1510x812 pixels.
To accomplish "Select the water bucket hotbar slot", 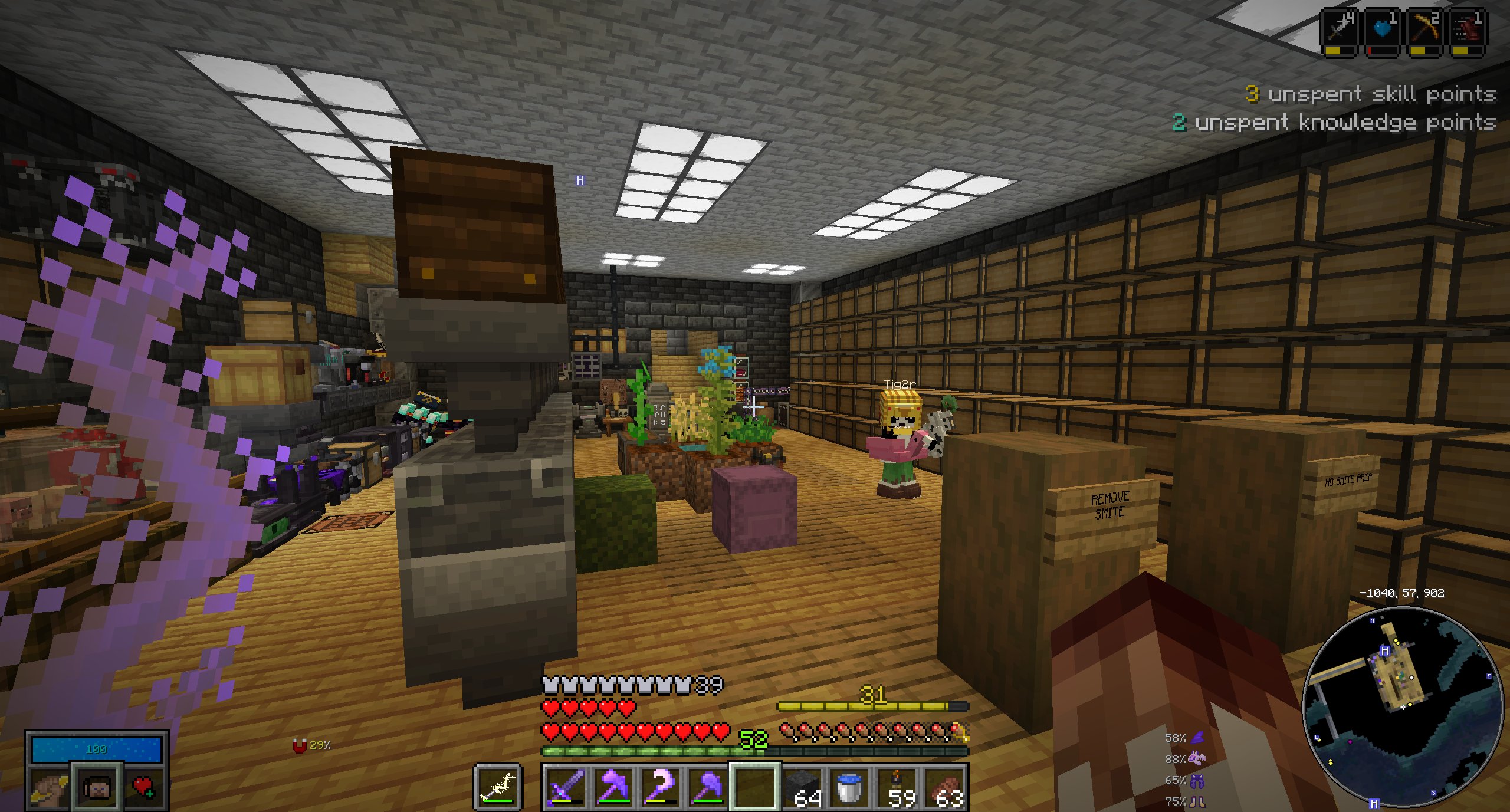I will coord(850,787).
